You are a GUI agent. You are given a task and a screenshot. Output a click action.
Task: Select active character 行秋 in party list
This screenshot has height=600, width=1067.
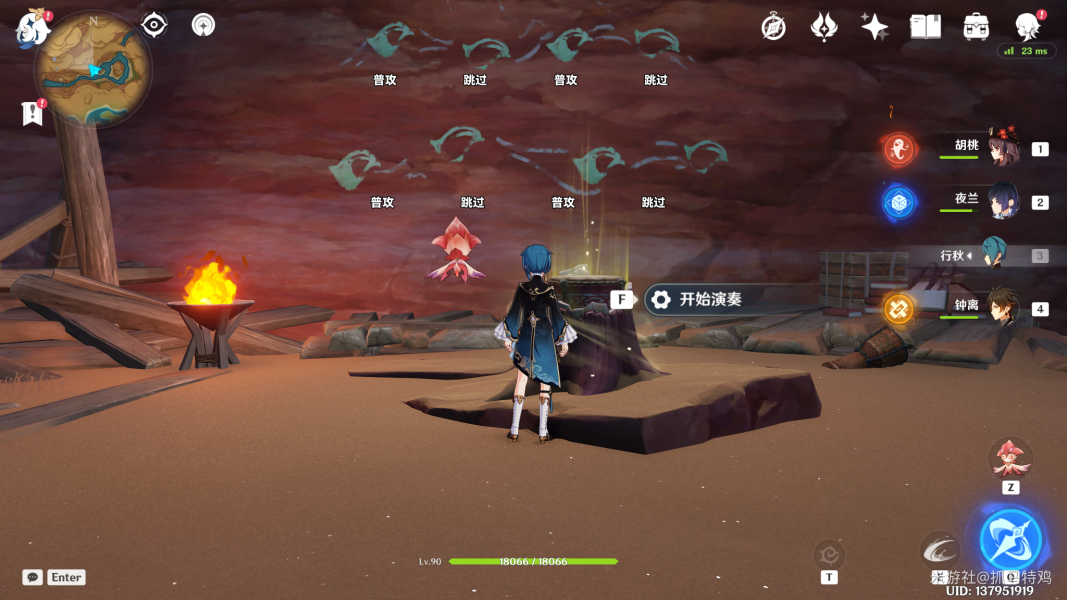click(x=993, y=255)
